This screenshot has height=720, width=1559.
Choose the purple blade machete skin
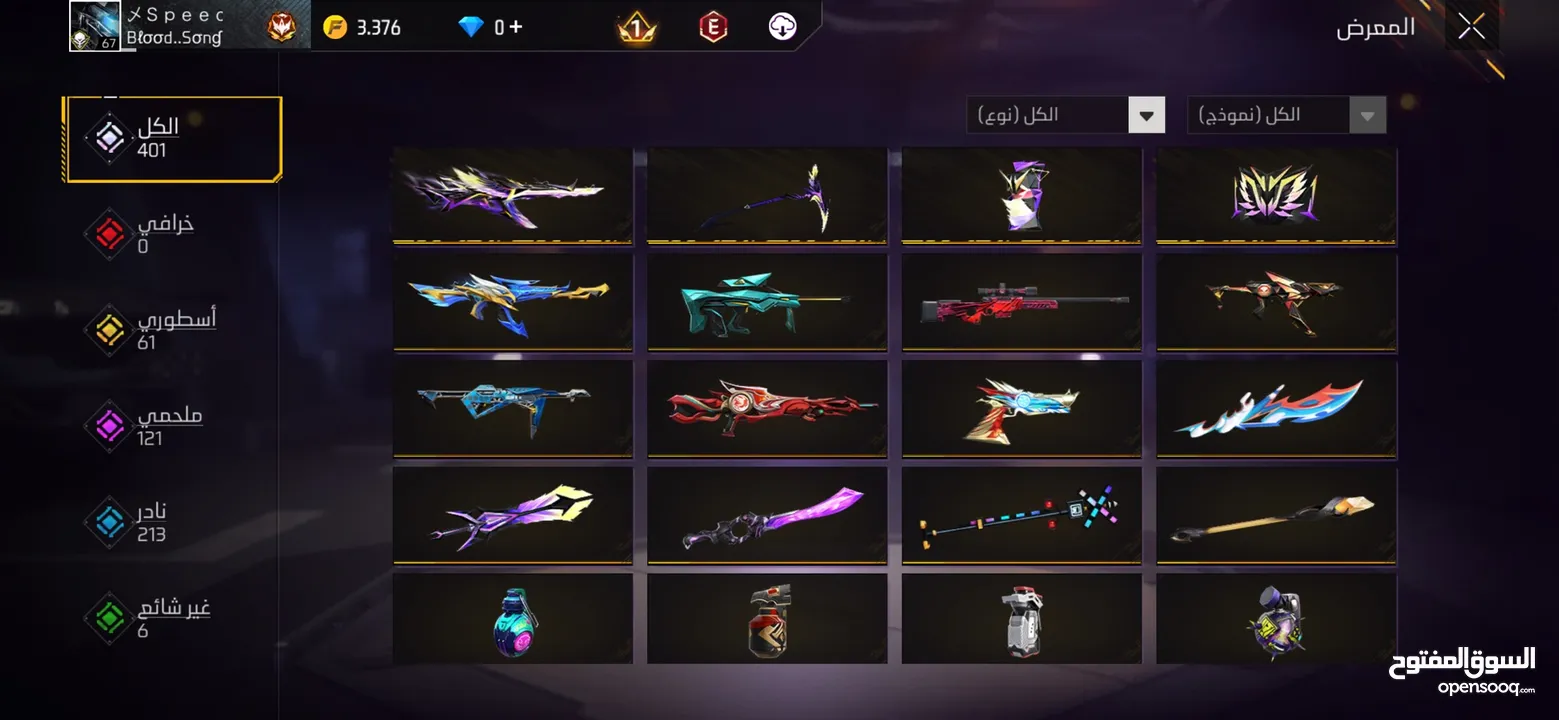pos(767,515)
